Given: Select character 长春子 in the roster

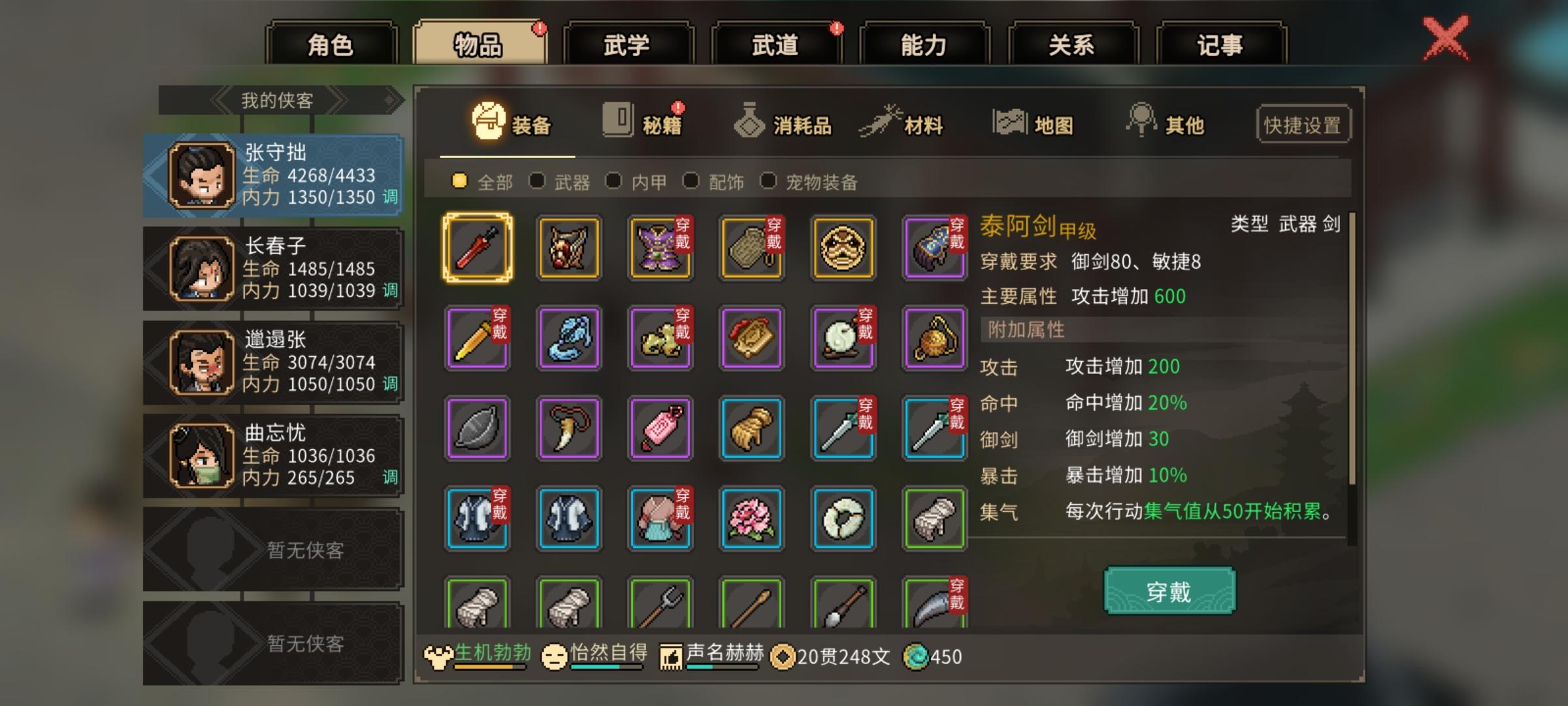Looking at the screenshot, I should (x=274, y=269).
